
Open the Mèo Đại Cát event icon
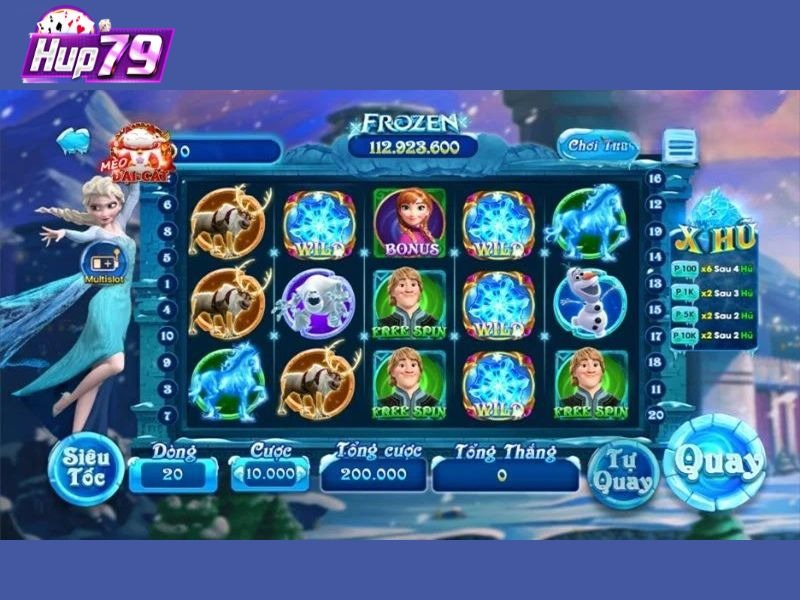tap(141, 153)
